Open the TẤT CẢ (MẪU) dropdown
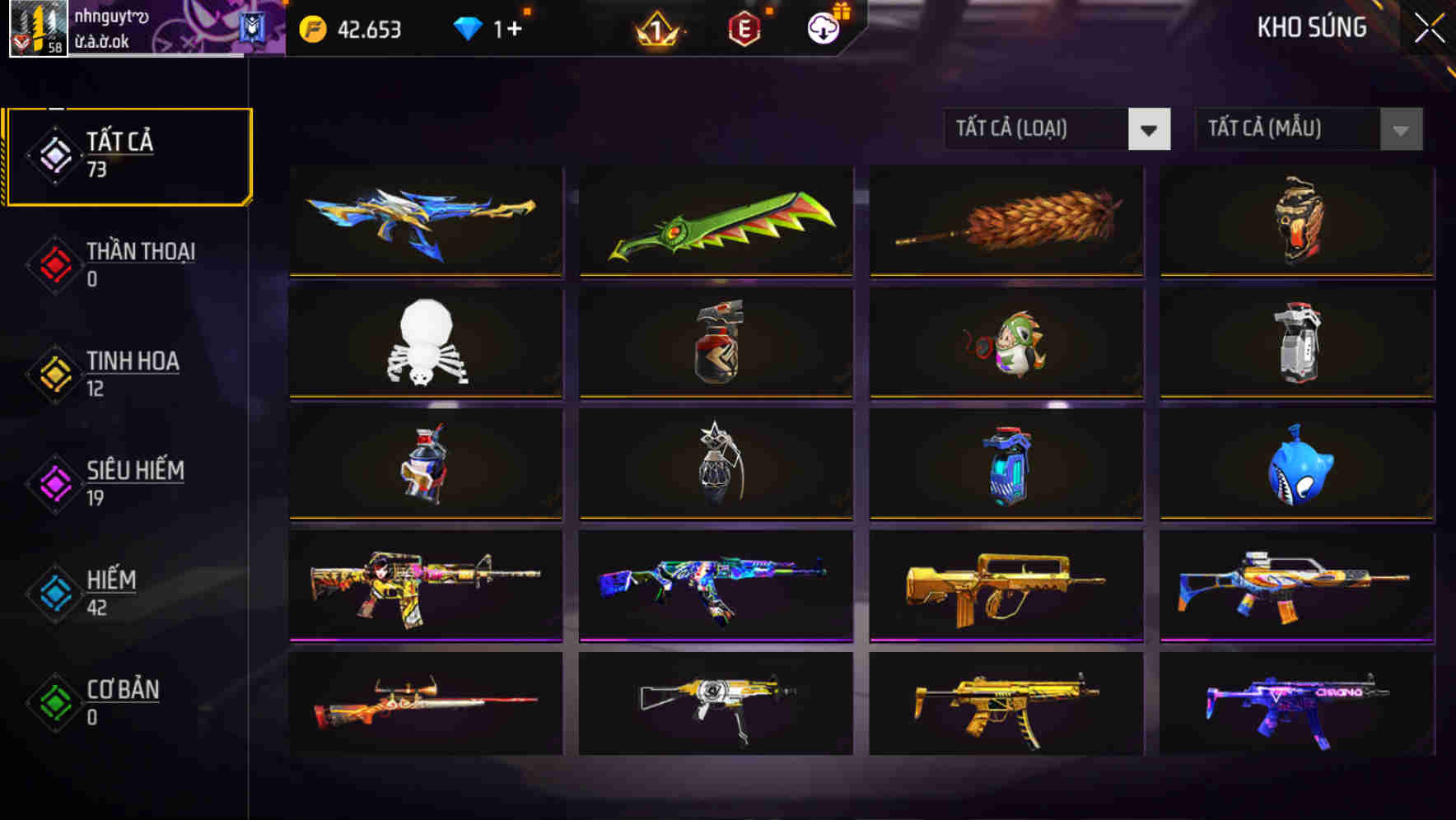 [x=1285, y=129]
